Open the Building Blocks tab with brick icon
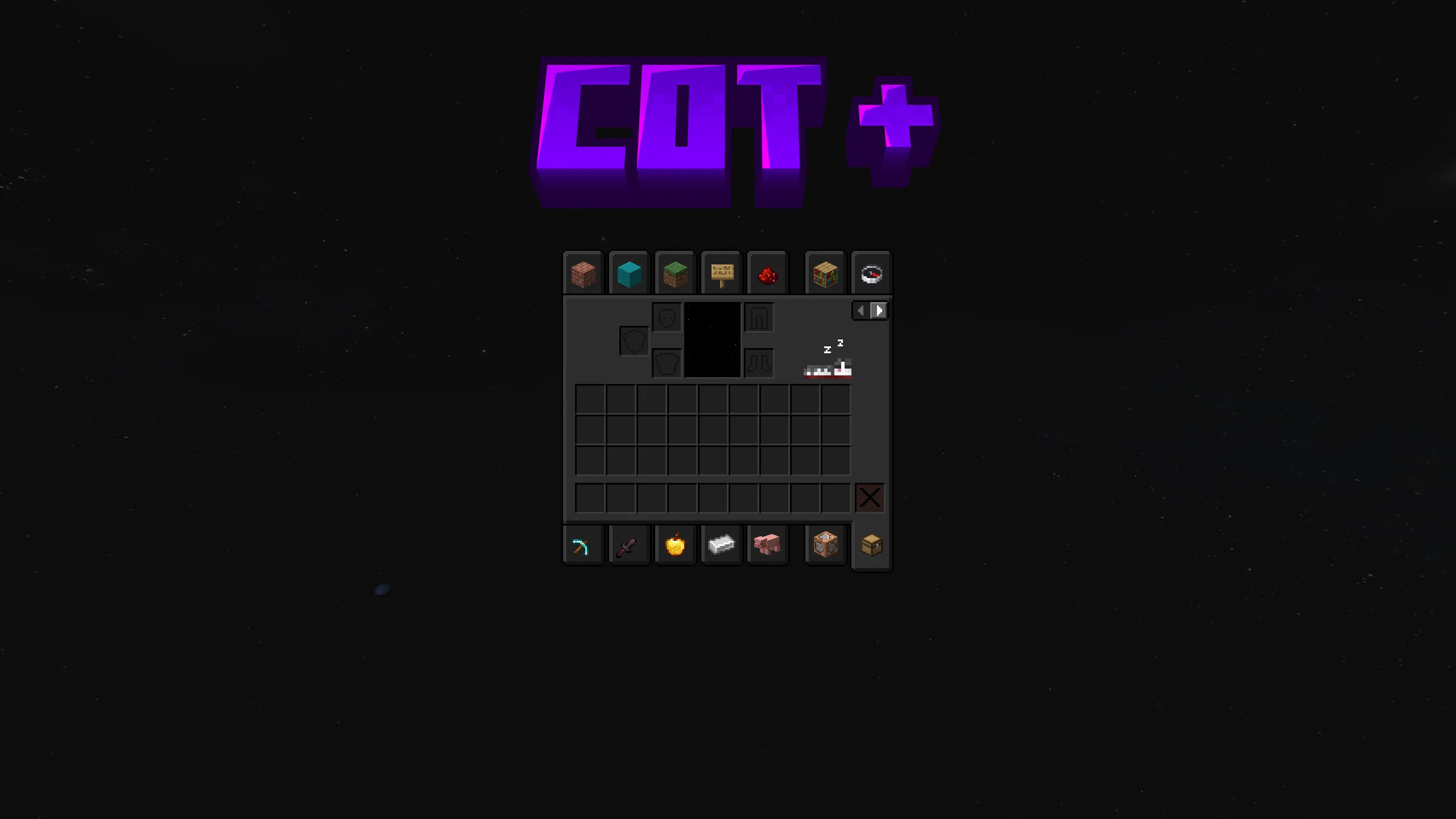This screenshot has height=819, width=1456. [x=584, y=274]
